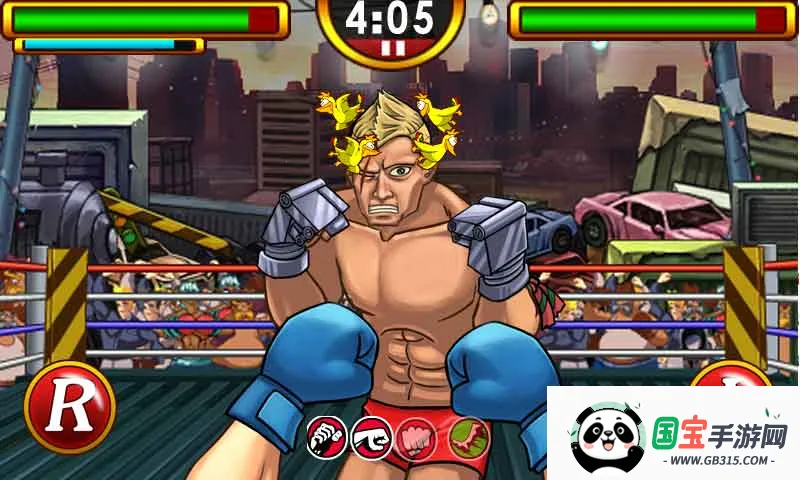Activate the gripping hand special move icon
The width and height of the screenshot is (800, 480).
coord(327,438)
